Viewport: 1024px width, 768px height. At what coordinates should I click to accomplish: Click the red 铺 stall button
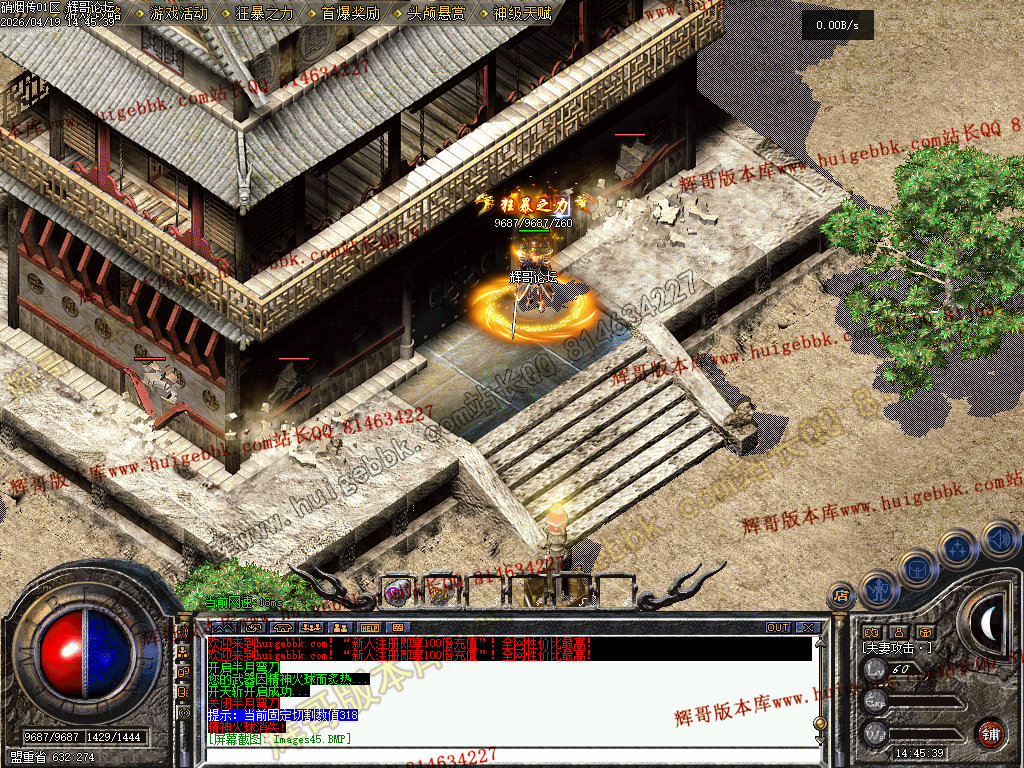(x=990, y=733)
